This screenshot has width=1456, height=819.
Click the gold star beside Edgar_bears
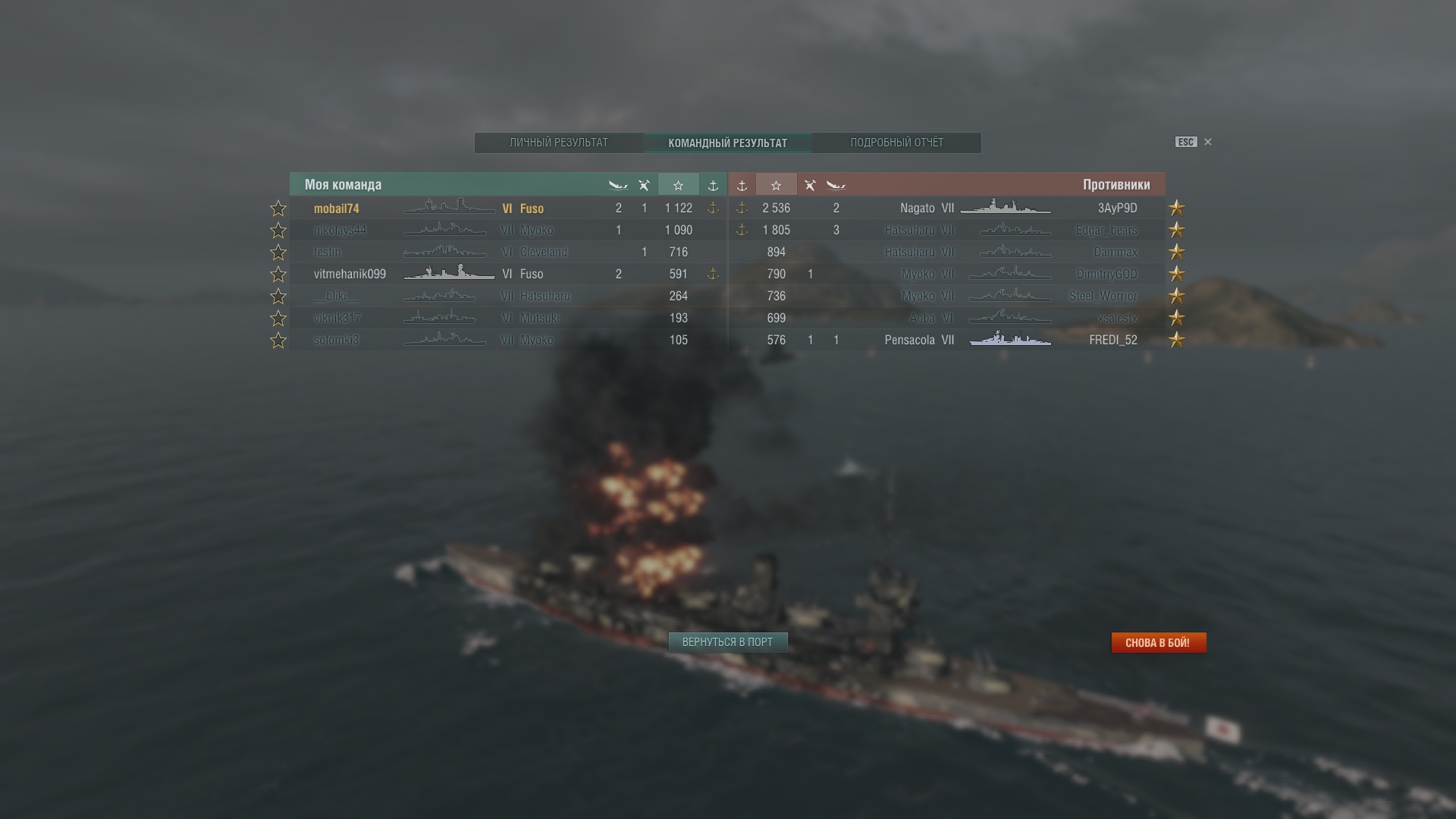click(x=1176, y=231)
